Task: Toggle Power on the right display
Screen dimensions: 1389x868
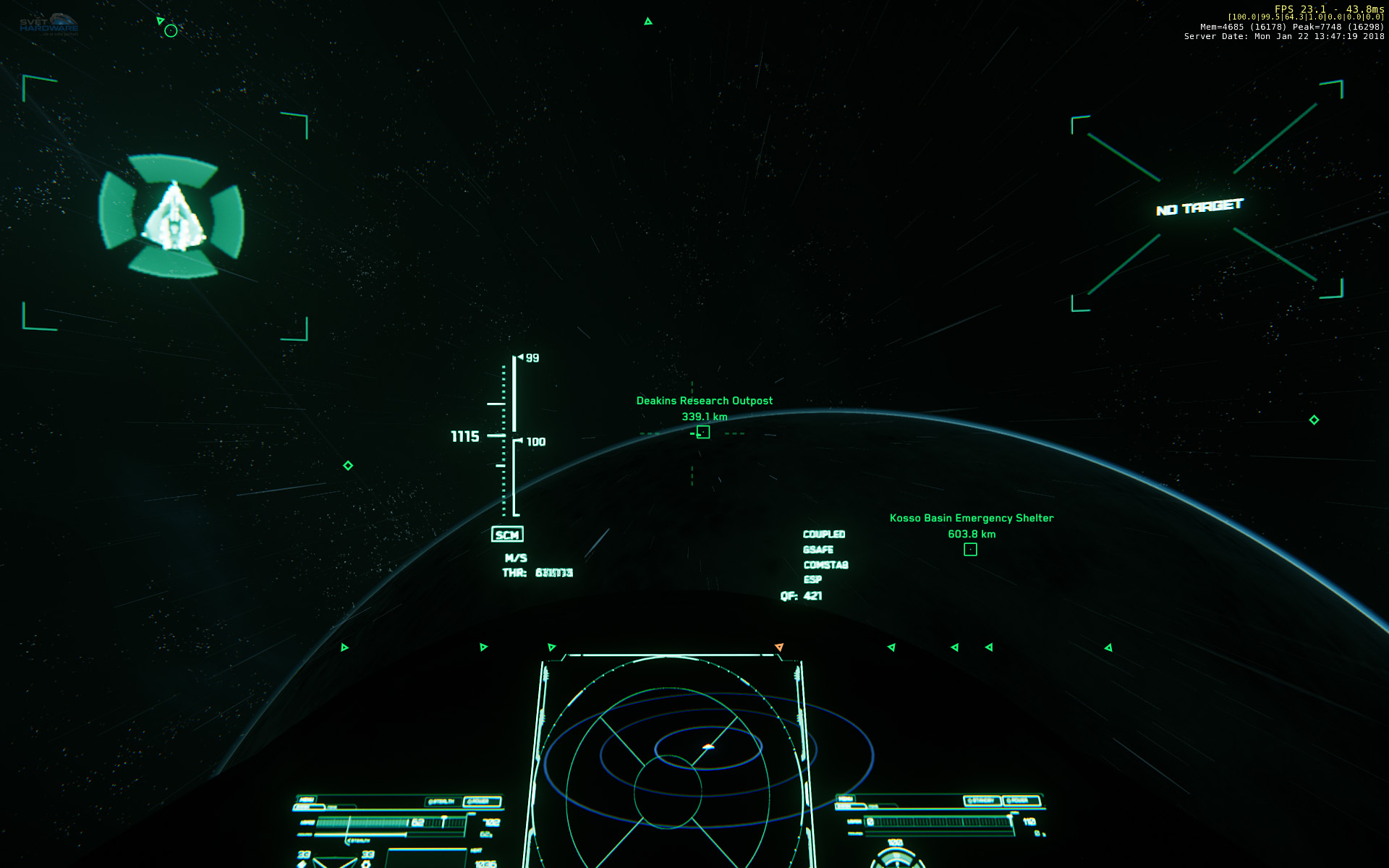Action: [1020, 801]
